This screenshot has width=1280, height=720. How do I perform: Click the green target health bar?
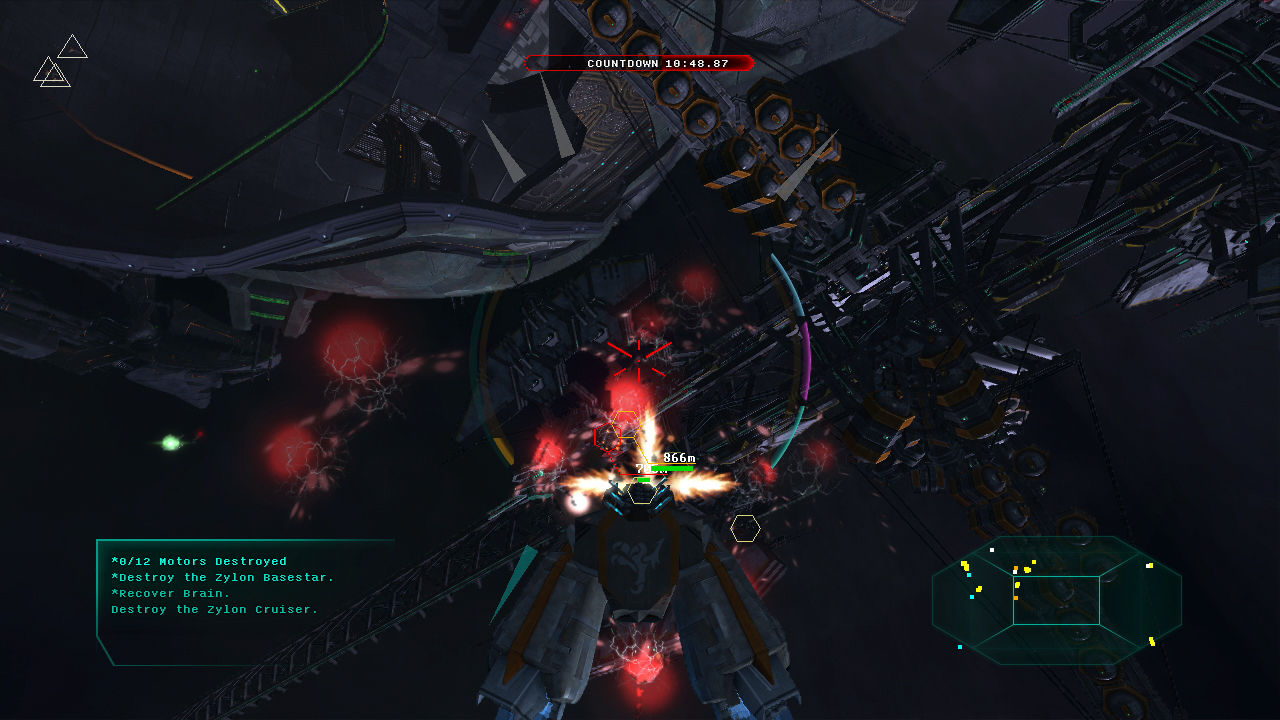click(x=672, y=468)
